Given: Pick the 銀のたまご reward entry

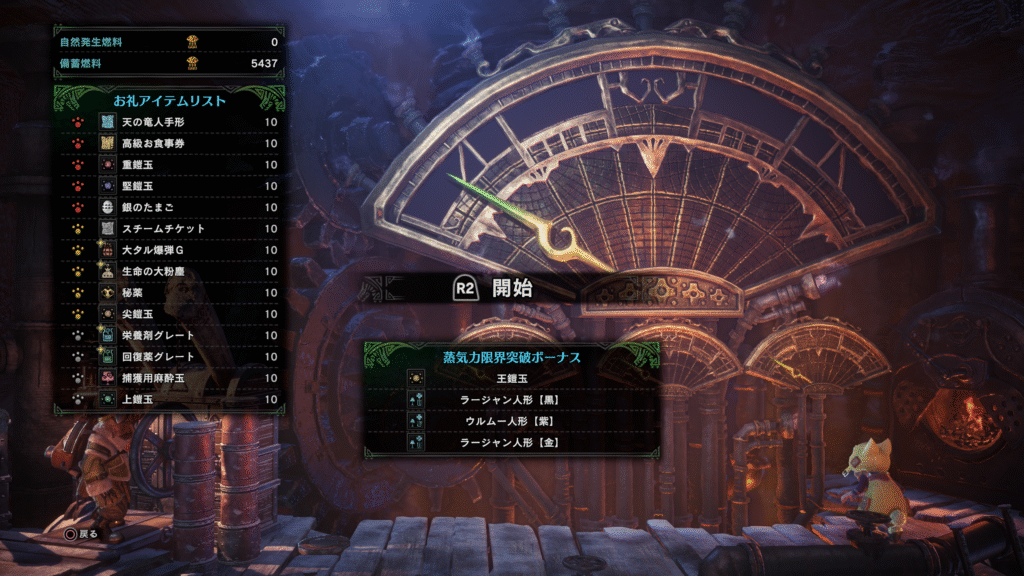Looking at the screenshot, I should [x=168, y=207].
